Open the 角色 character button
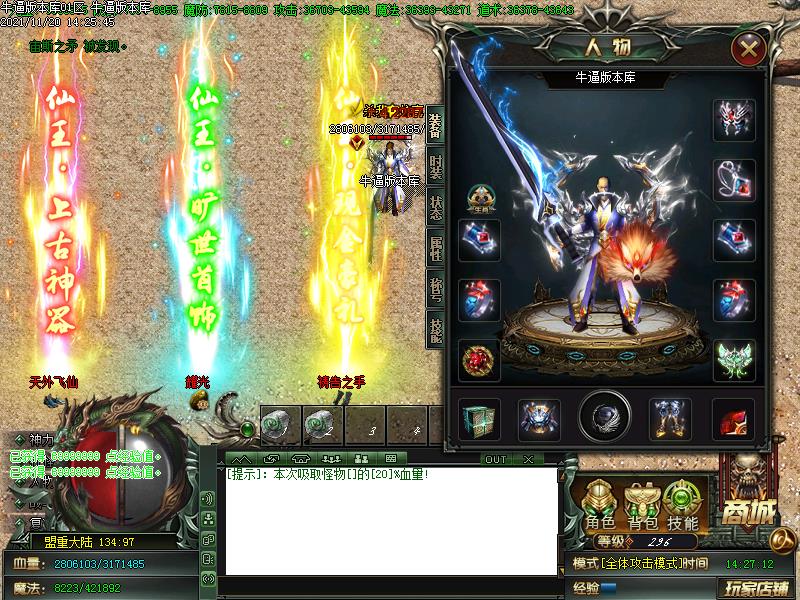Viewport: 800px width, 600px height. [600, 505]
